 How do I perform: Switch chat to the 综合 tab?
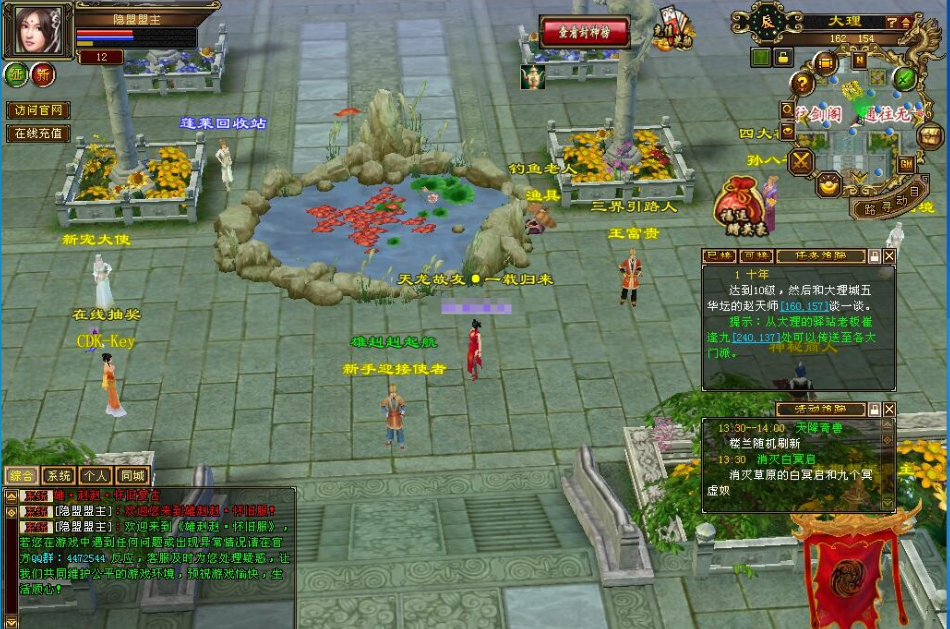click(22, 476)
